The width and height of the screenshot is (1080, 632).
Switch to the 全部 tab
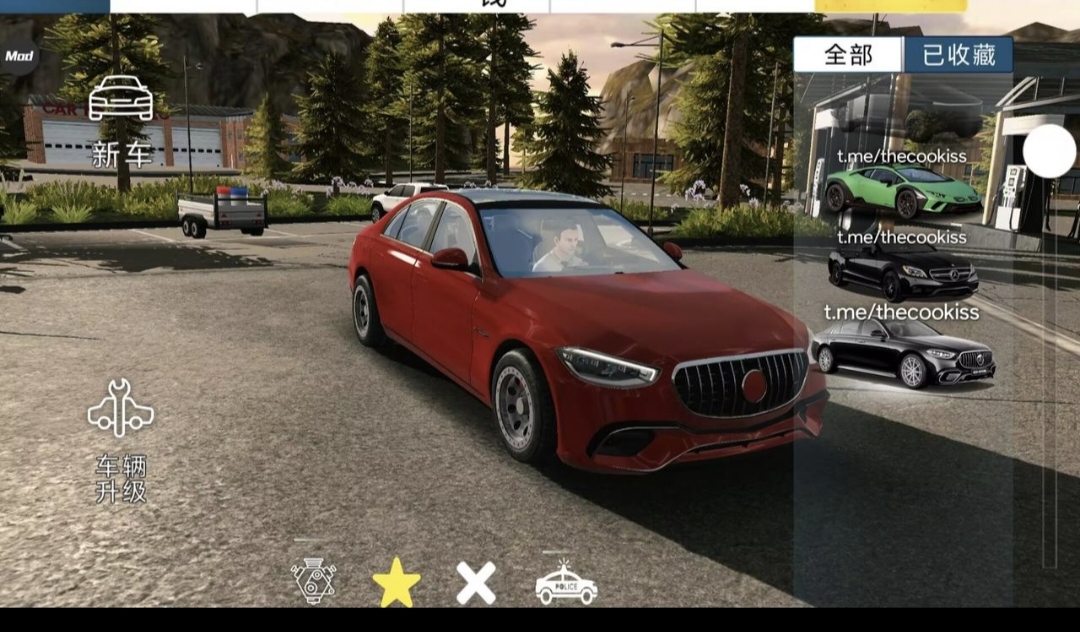click(x=848, y=55)
